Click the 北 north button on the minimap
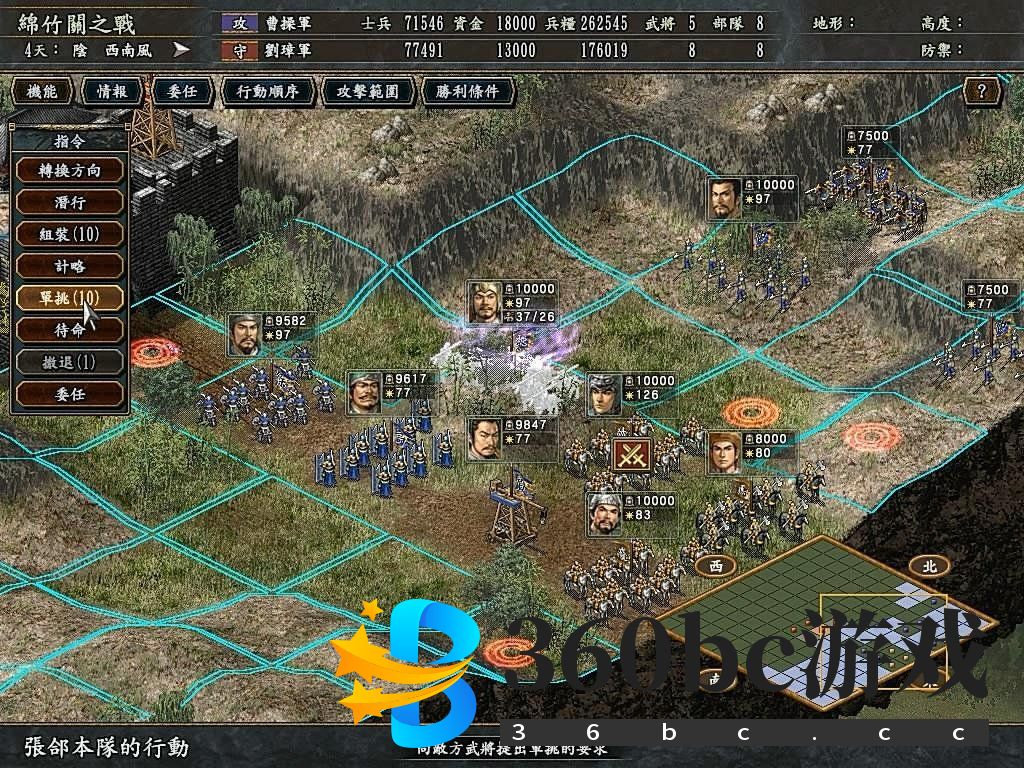1024x768 pixels. point(929,565)
